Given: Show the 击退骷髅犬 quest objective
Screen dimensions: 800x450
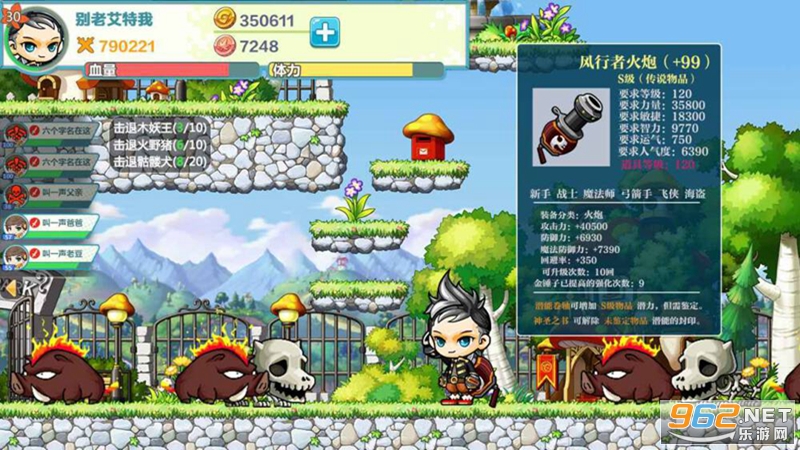Looking at the screenshot, I should click(160, 161).
